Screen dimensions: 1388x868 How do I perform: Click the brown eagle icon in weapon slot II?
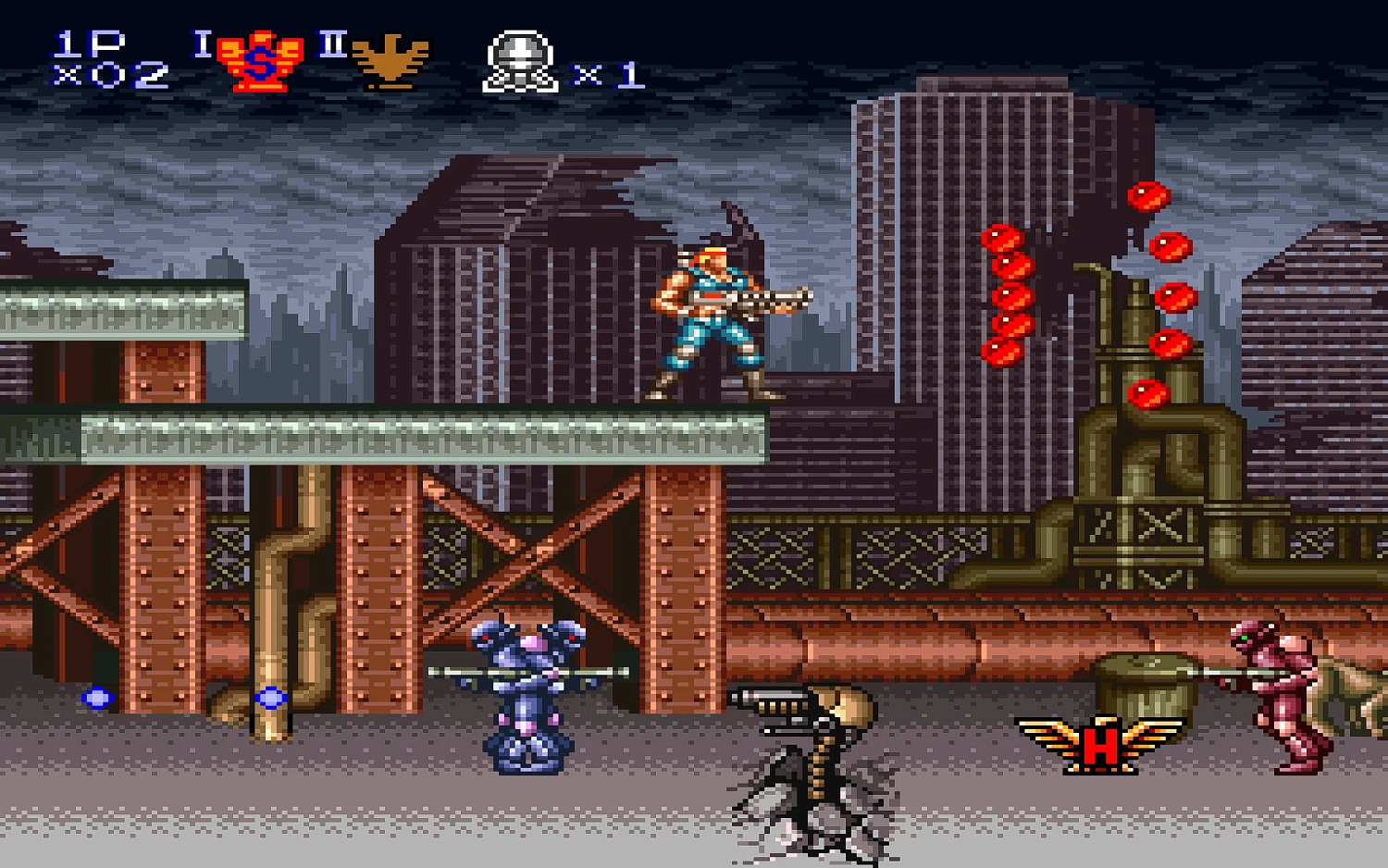pos(390,57)
